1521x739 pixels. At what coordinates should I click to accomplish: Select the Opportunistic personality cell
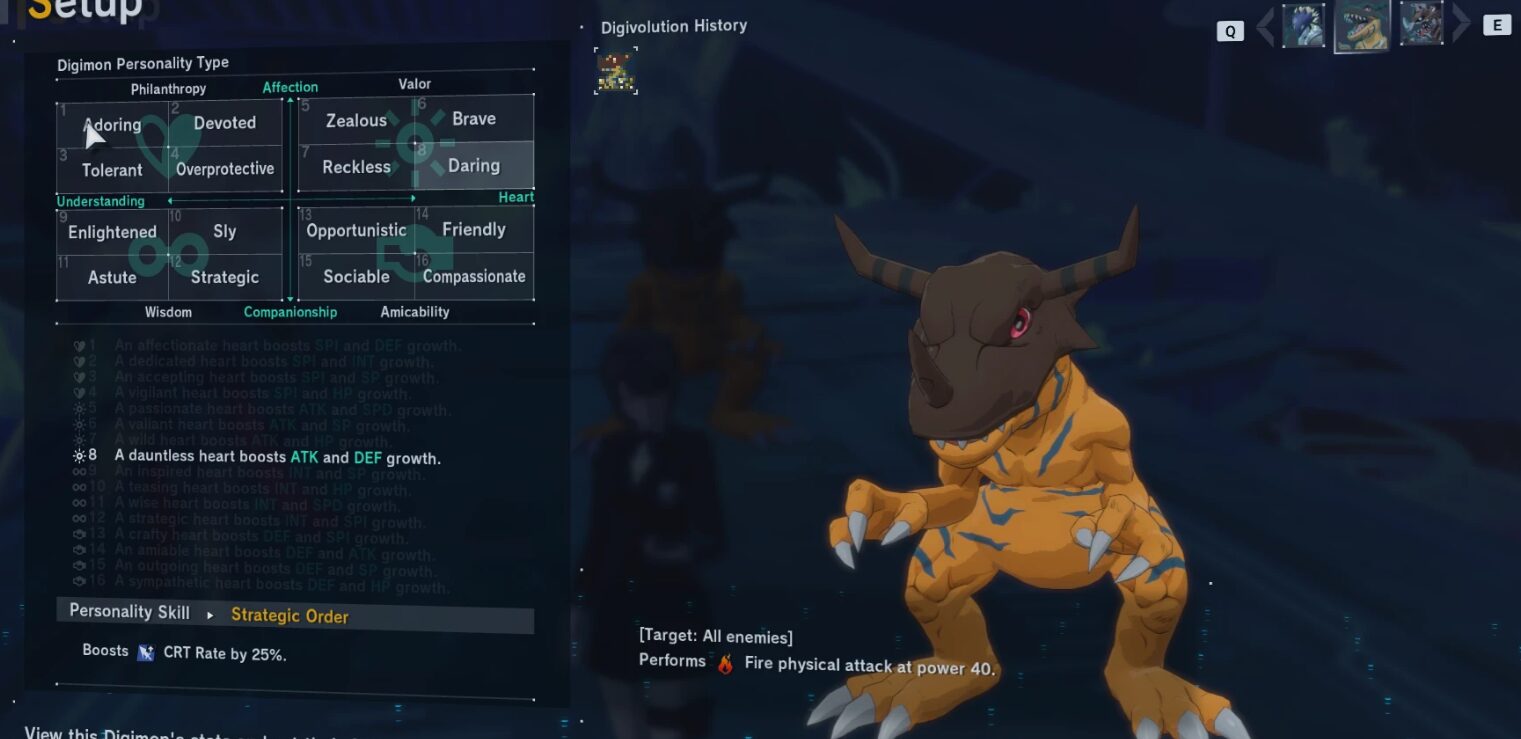(x=356, y=230)
